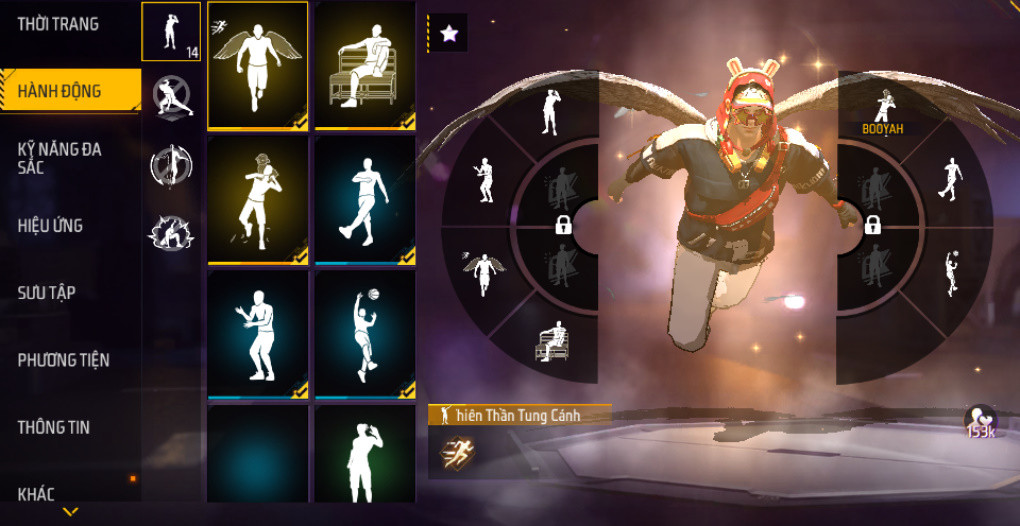Go to Phương Tiện section

pyautogui.click(x=63, y=360)
